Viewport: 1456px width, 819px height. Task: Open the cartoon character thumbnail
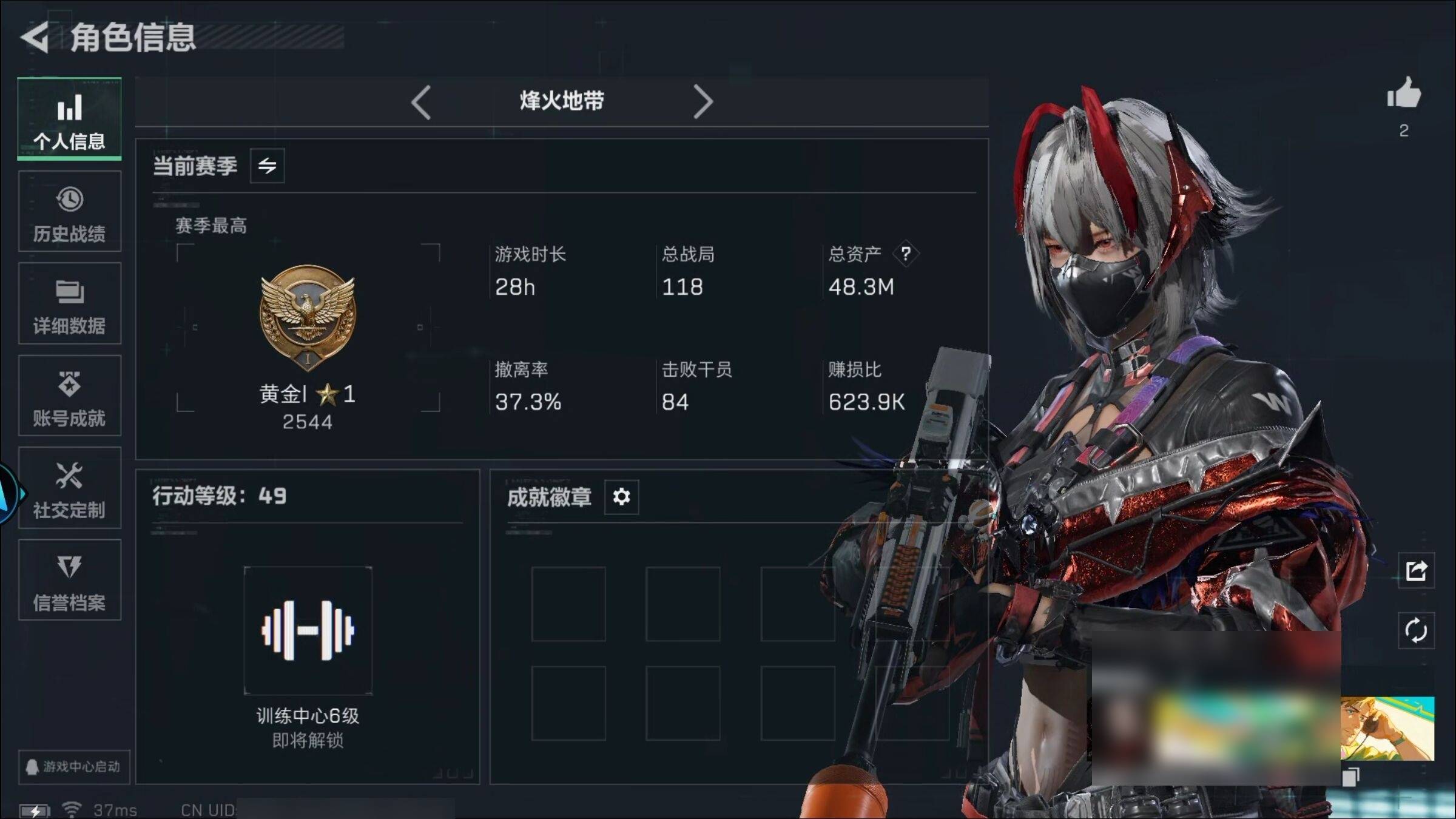(1387, 729)
